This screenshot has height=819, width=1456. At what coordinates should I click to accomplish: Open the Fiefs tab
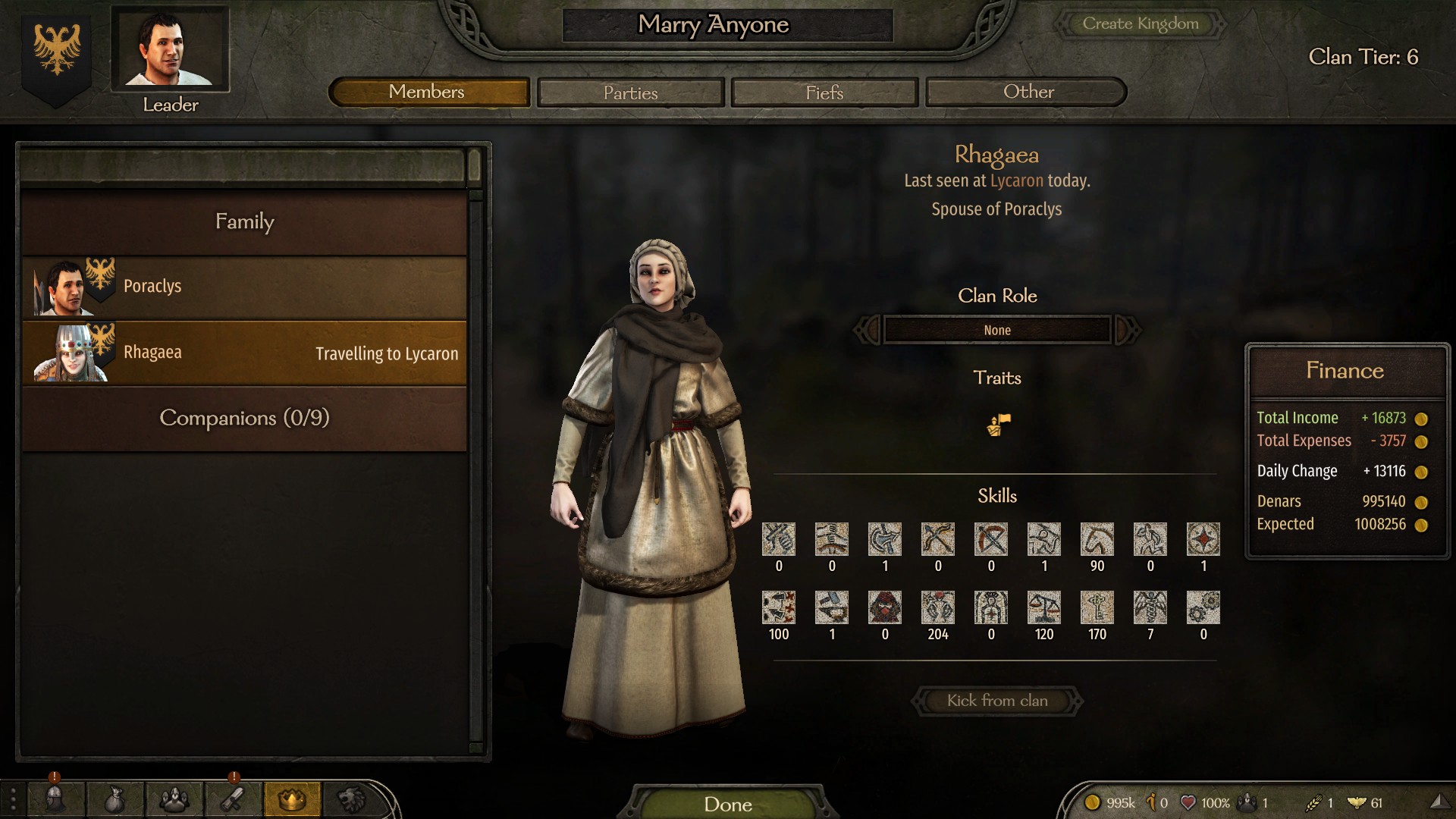824,93
